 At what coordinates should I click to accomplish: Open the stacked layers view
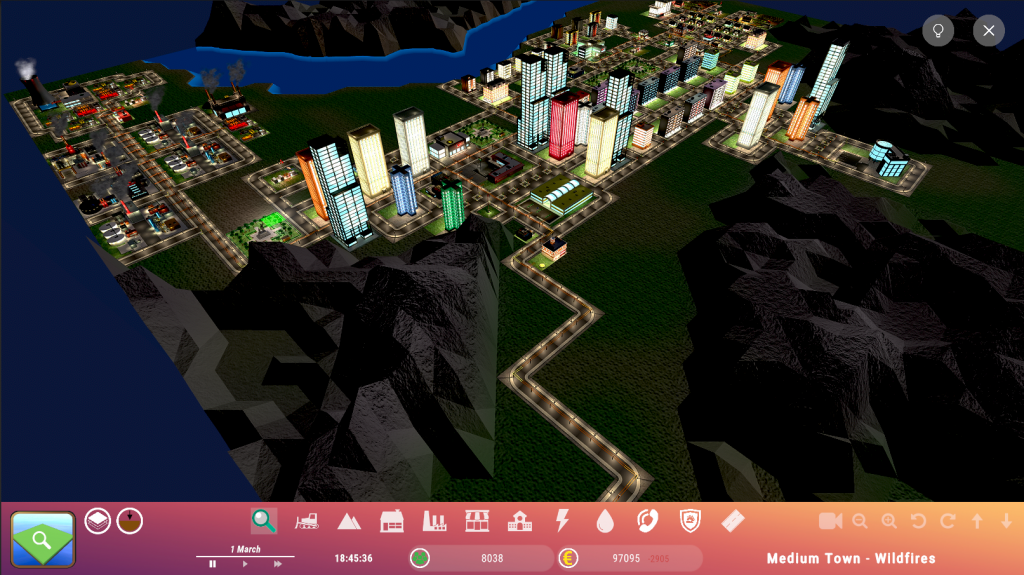point(98,521)
